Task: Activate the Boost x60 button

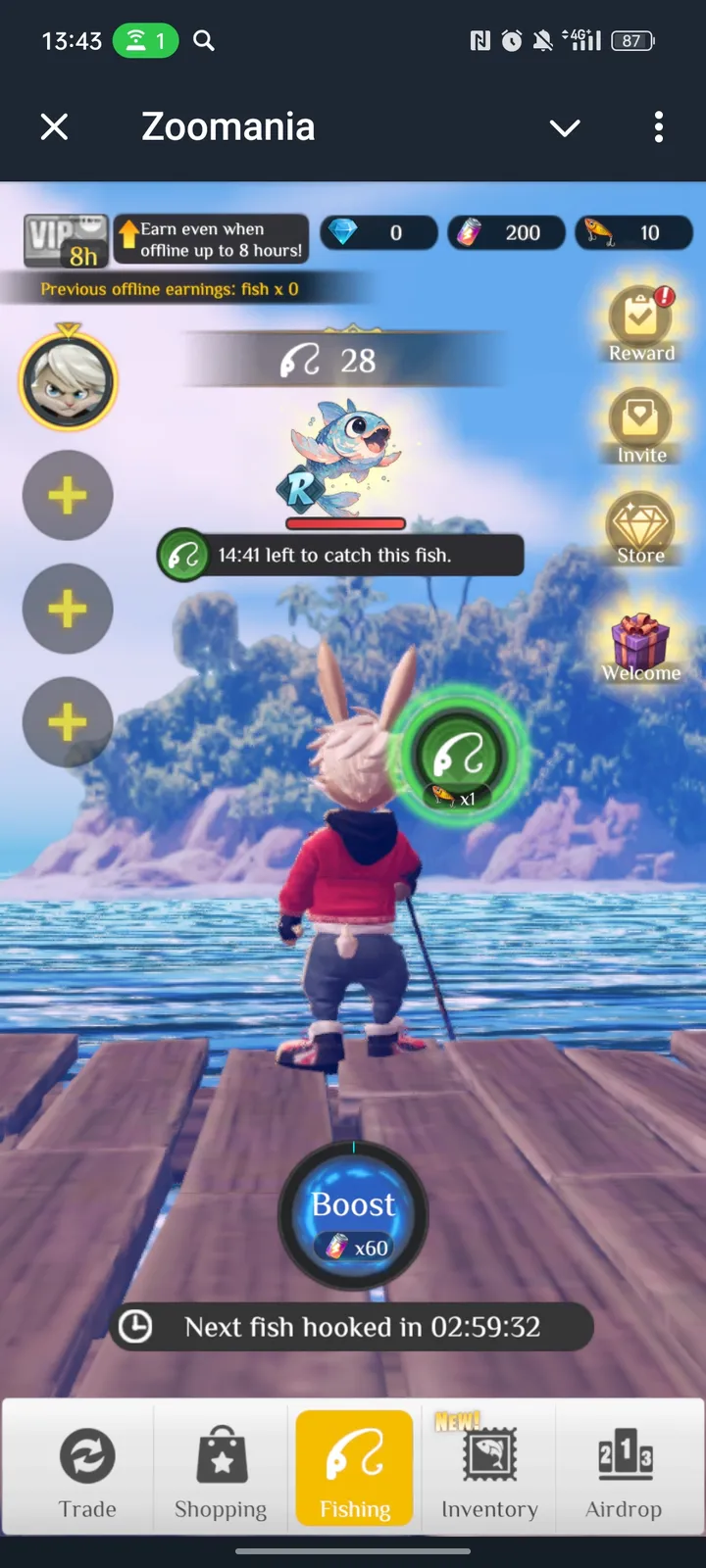Action: 353,1218
